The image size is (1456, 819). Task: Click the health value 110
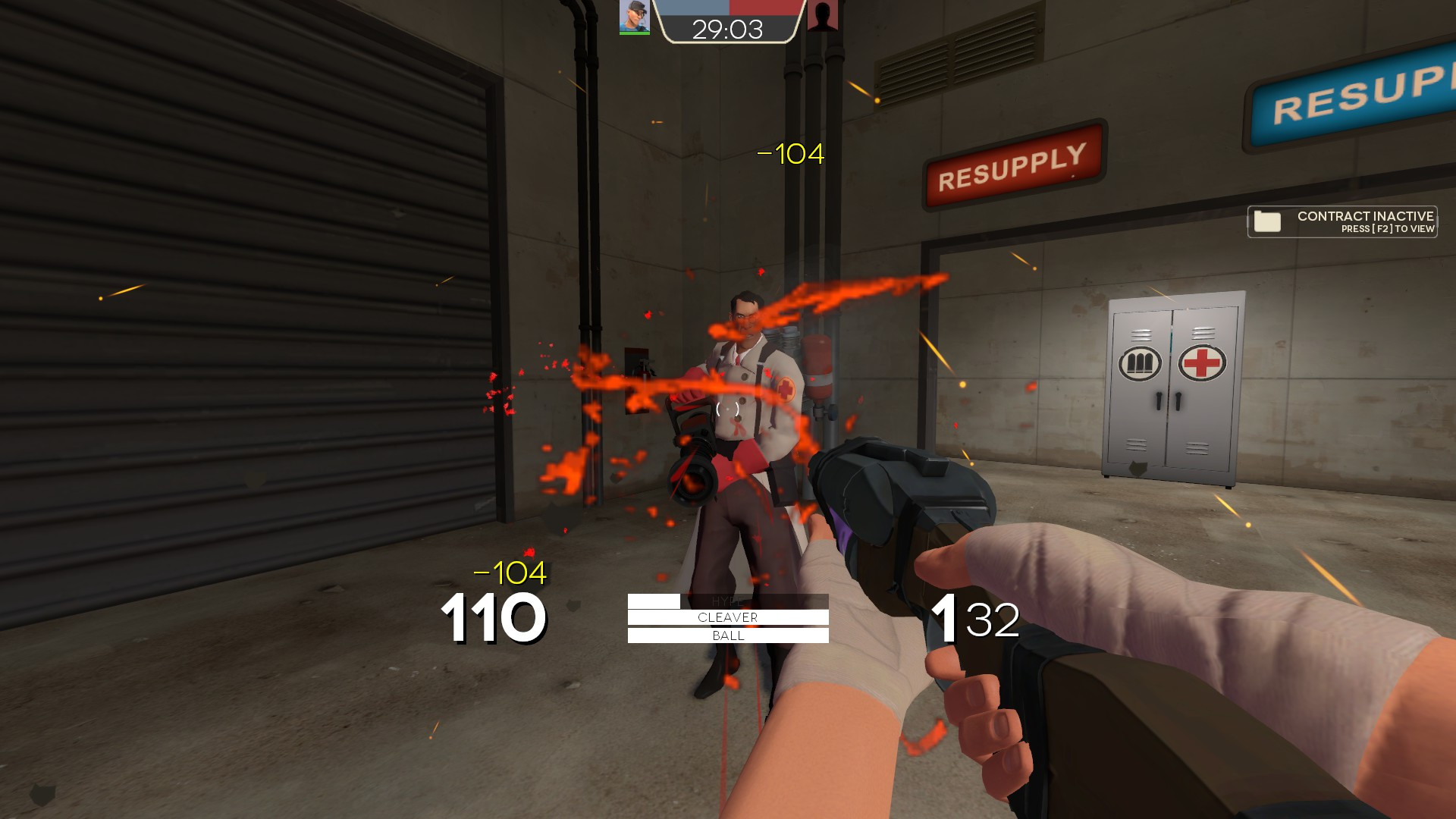493,618
